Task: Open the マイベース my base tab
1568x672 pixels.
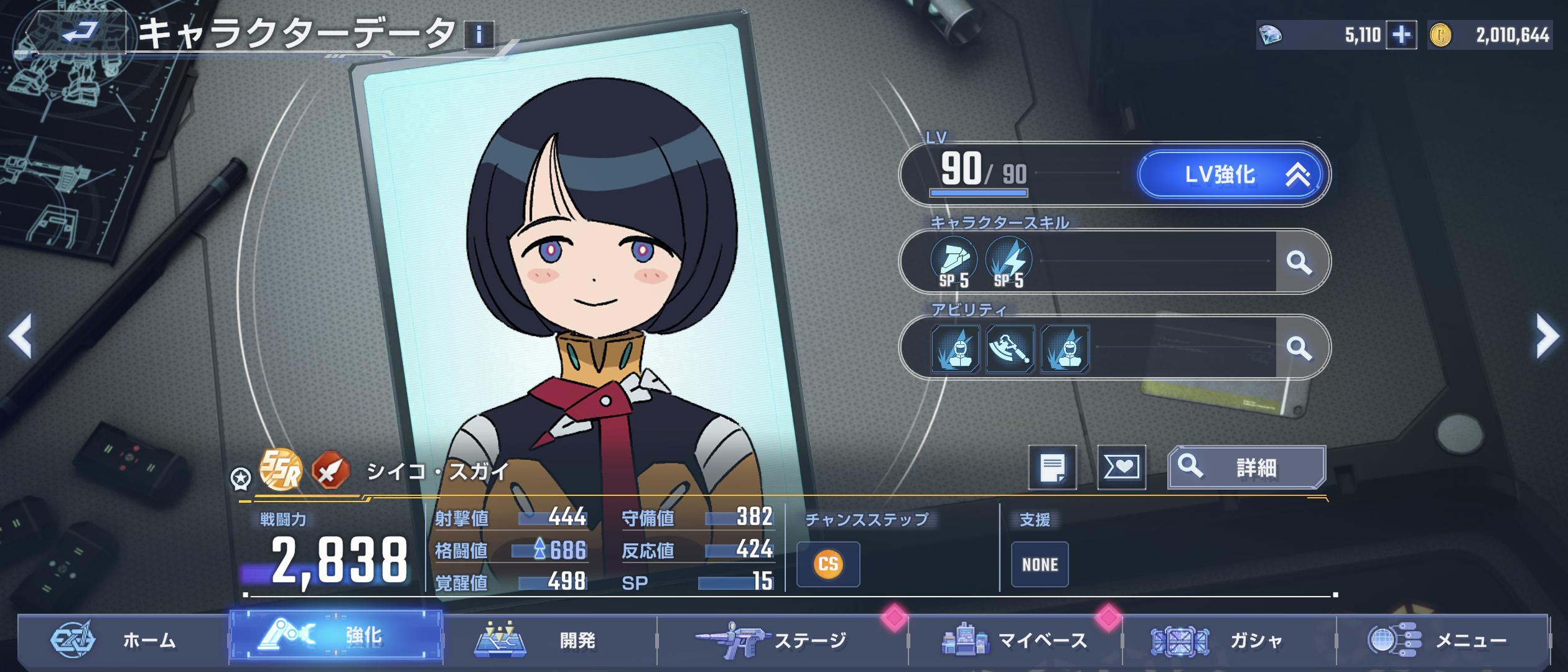Action: [x=1015, y=640]
